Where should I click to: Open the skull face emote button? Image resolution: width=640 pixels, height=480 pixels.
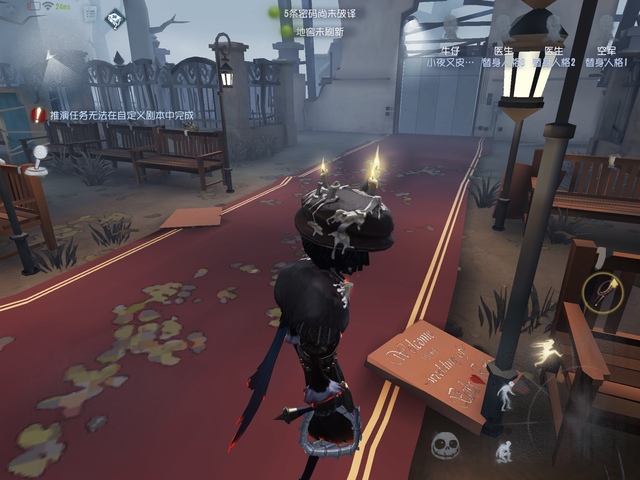click(x=446, y=446)
